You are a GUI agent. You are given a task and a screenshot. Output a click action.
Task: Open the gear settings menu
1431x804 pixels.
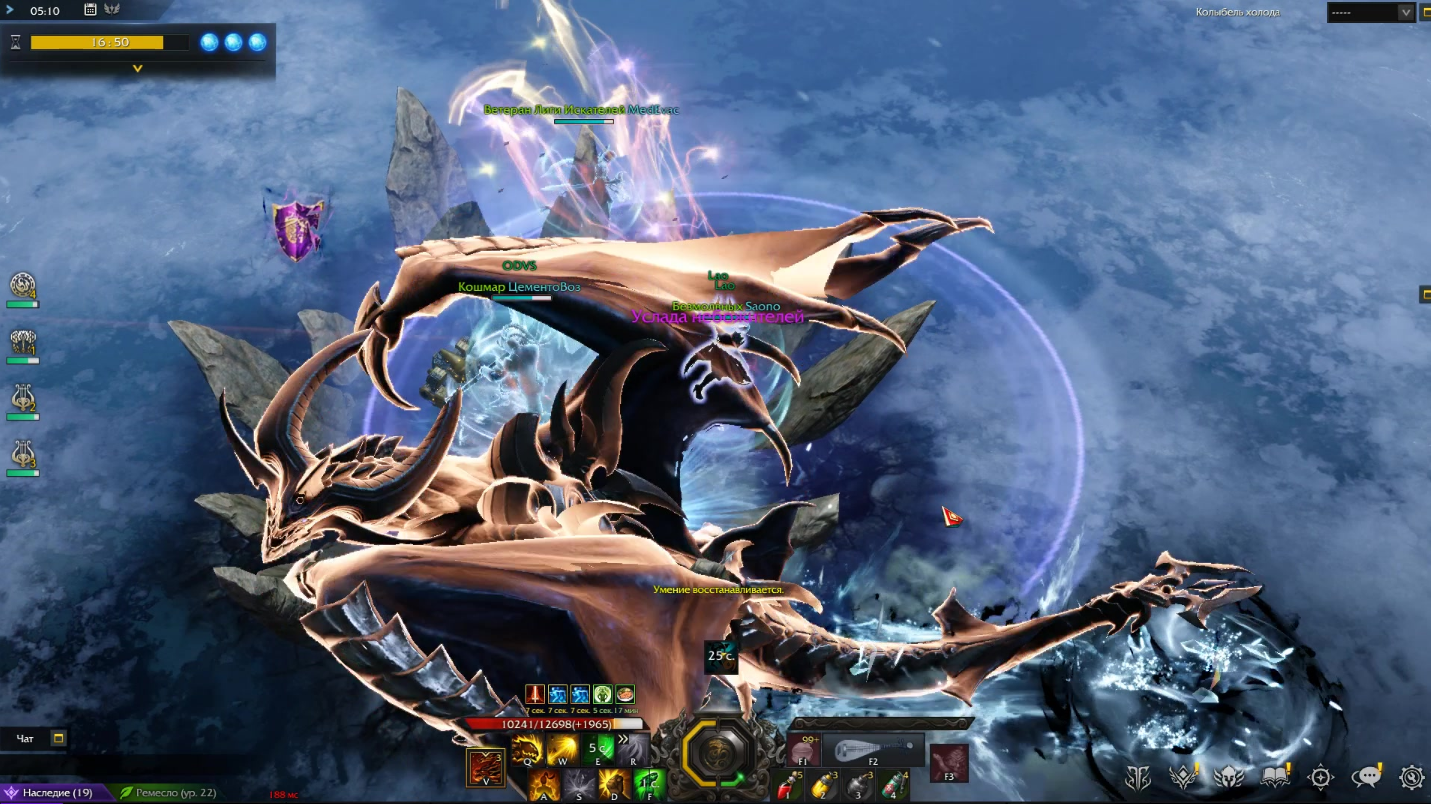coord(1411,777)
